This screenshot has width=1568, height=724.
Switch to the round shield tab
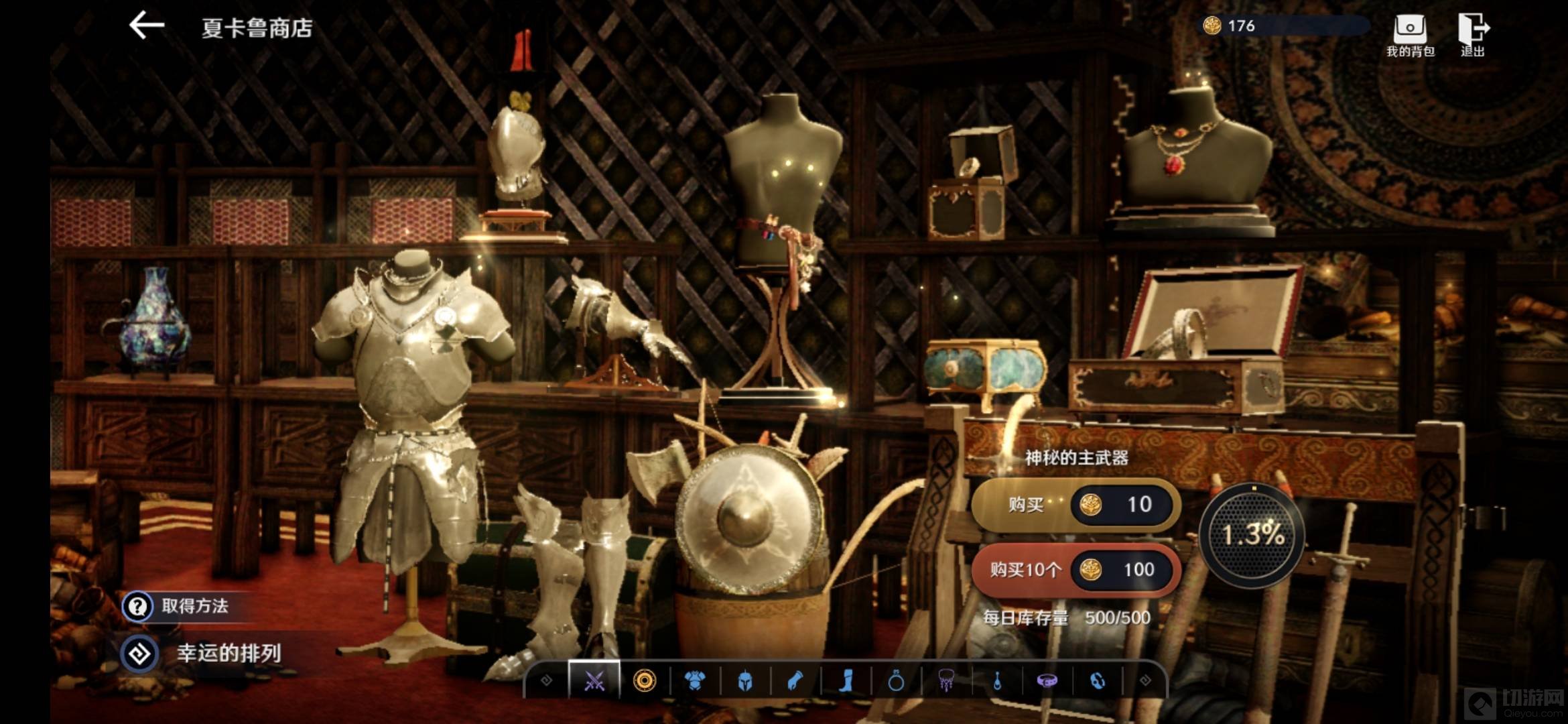point(645,681)
